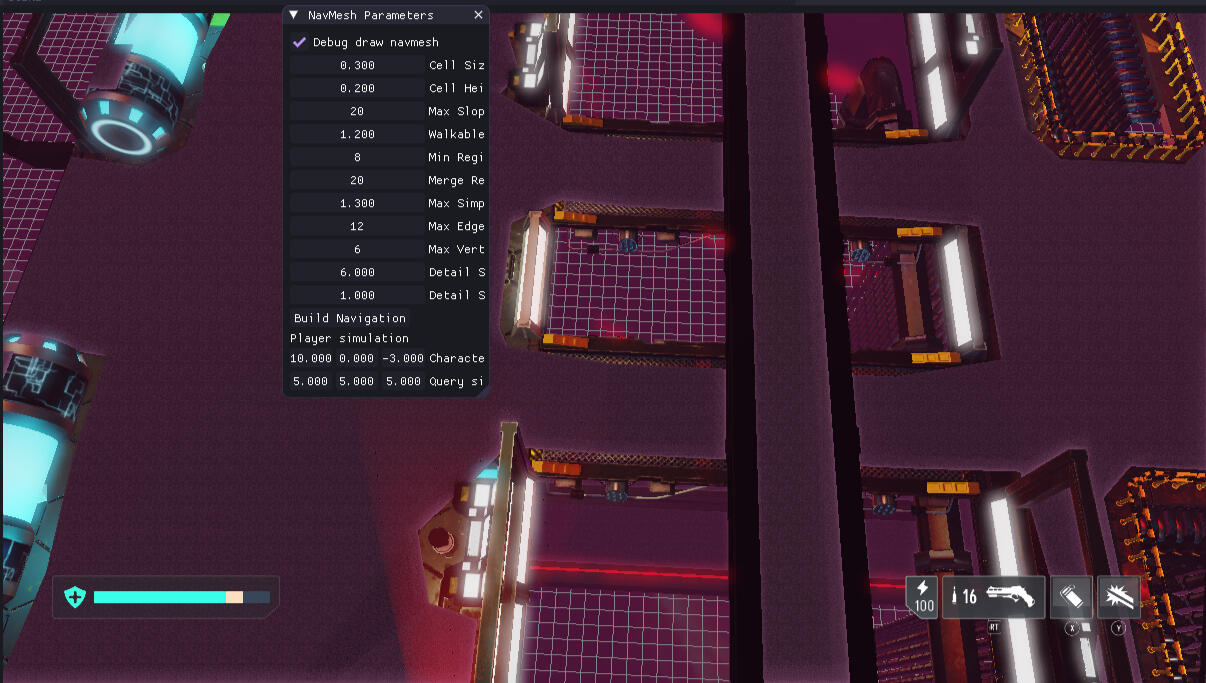Close the NavMesh Parameters panel

point(478,15)
